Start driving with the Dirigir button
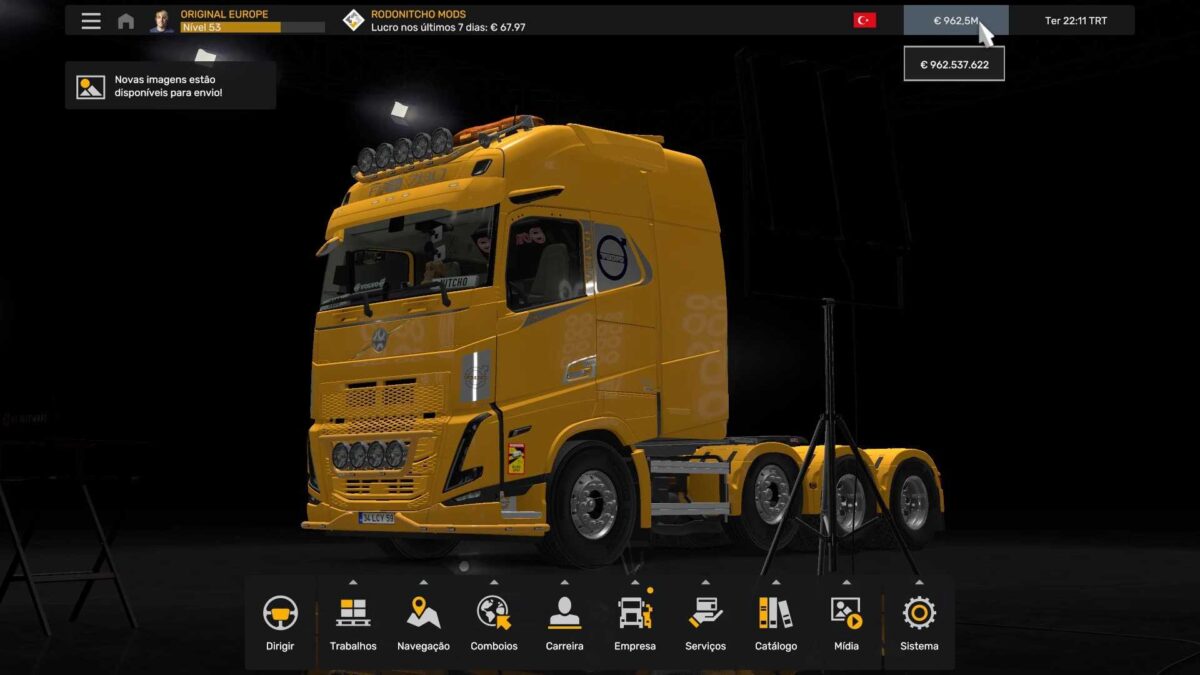Screen dimensions: 1200x675 [280, 622]
